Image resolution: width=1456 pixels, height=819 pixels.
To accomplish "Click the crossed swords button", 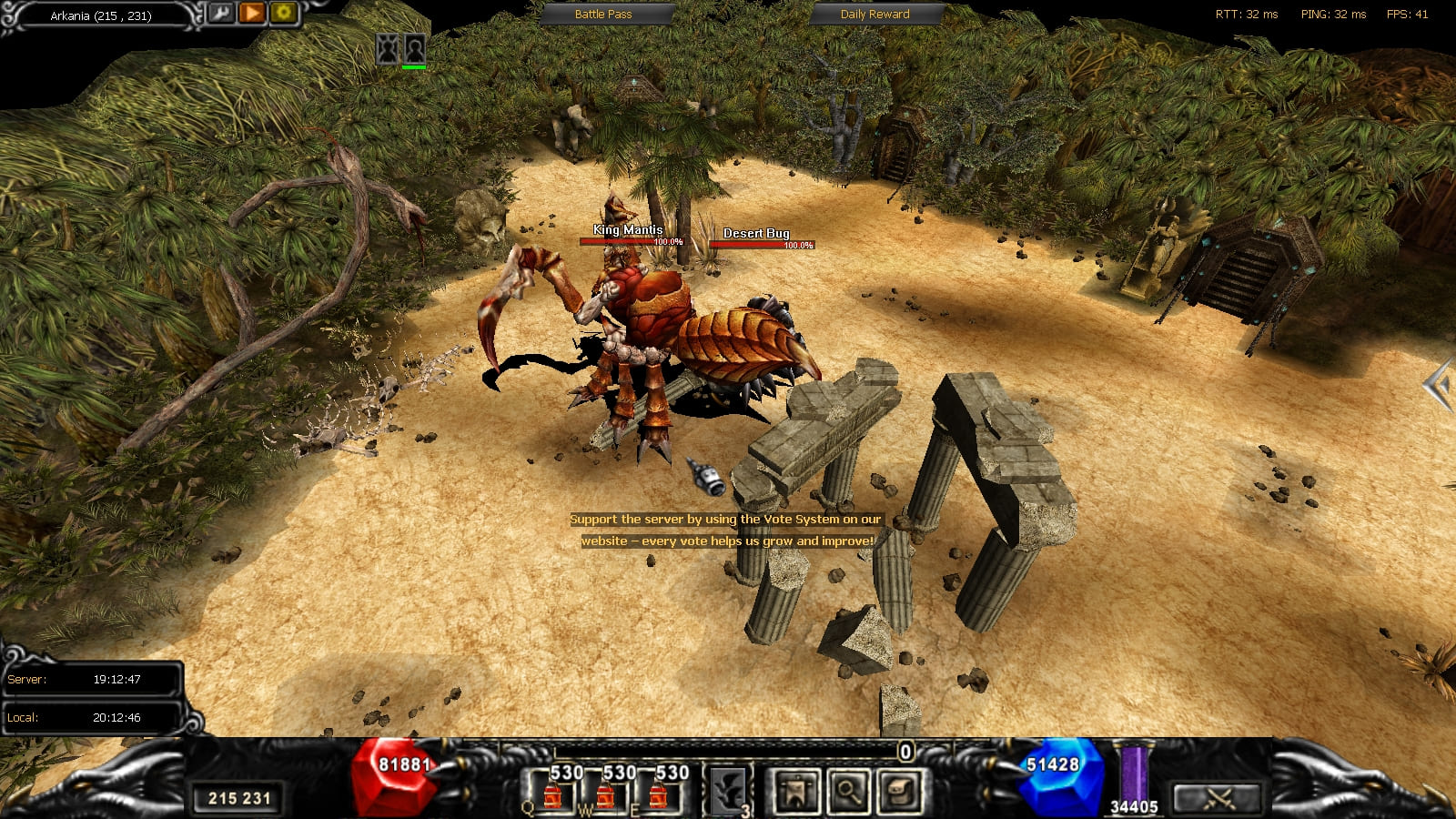I will pos(1218,797).
